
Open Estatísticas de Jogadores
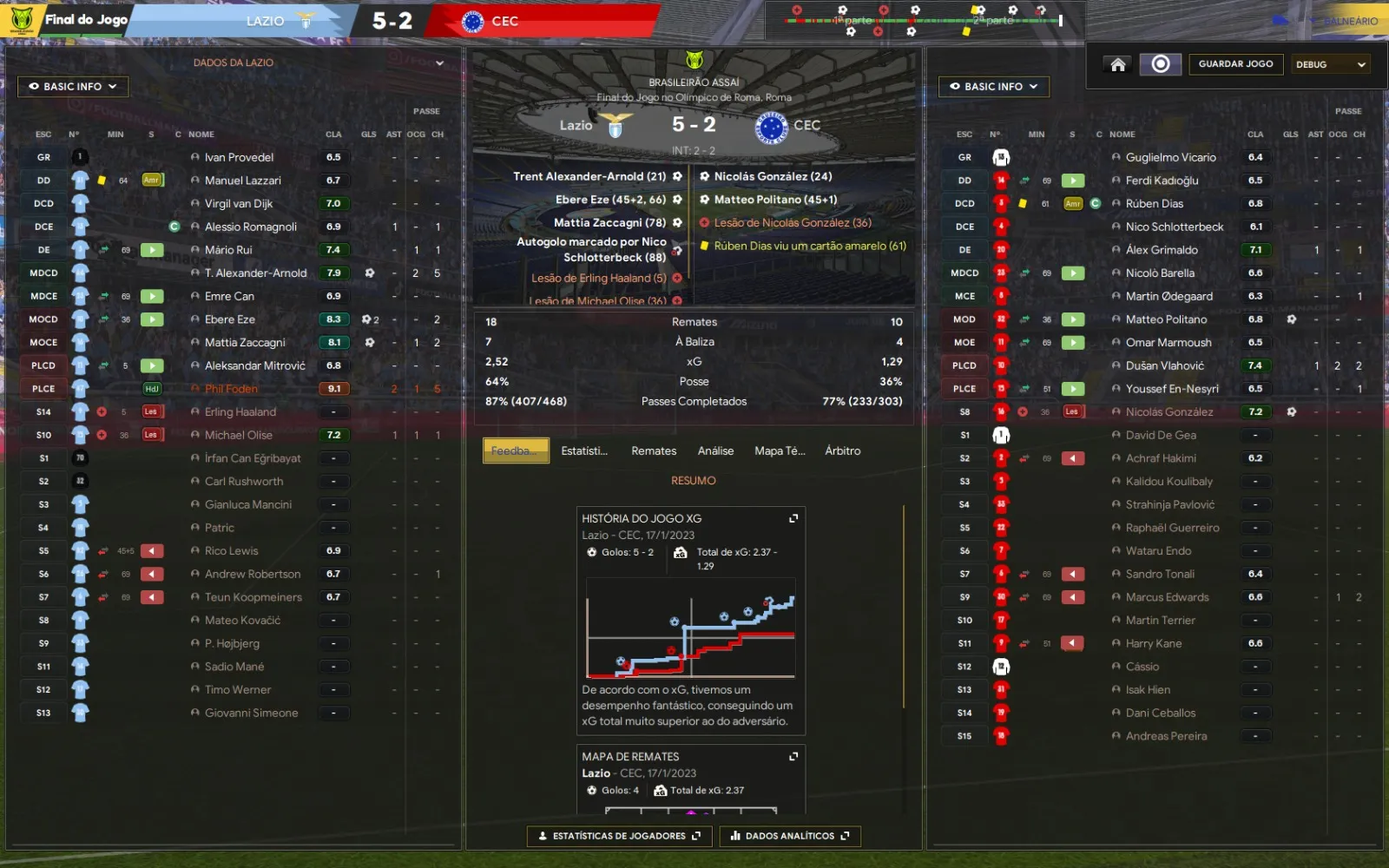[x=619, y=836]
